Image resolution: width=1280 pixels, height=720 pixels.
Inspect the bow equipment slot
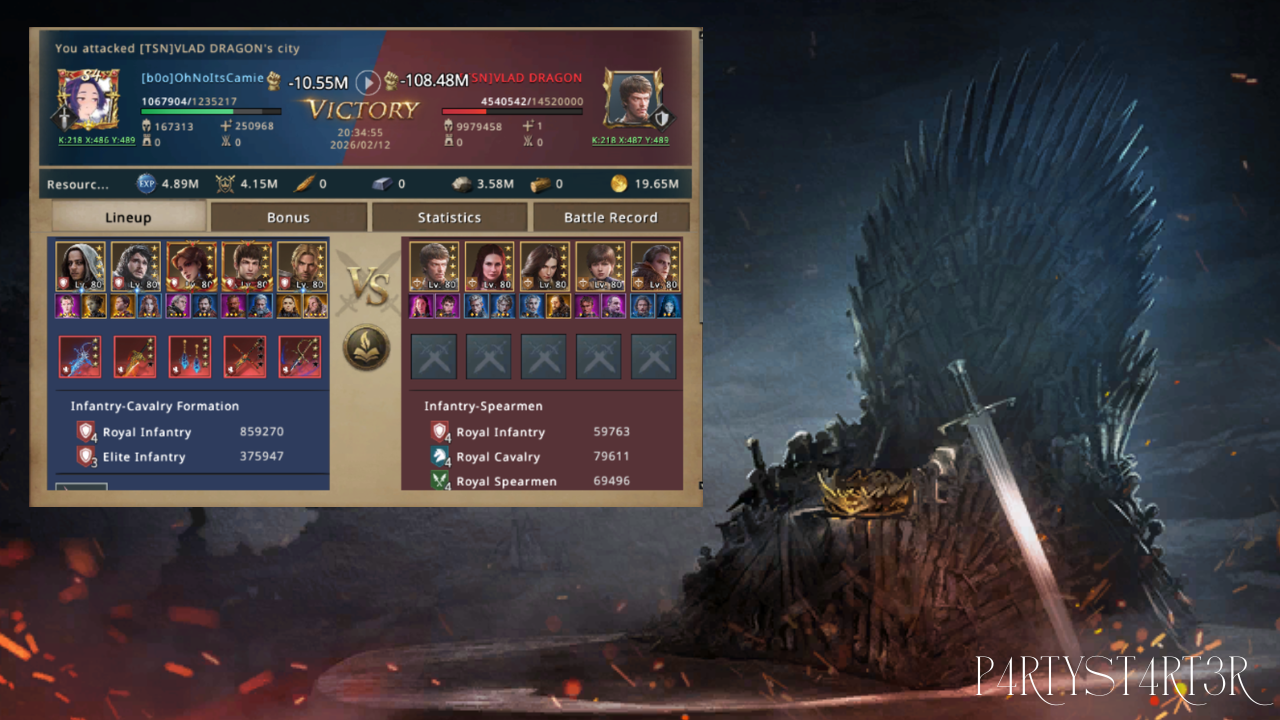click(300, 357)
